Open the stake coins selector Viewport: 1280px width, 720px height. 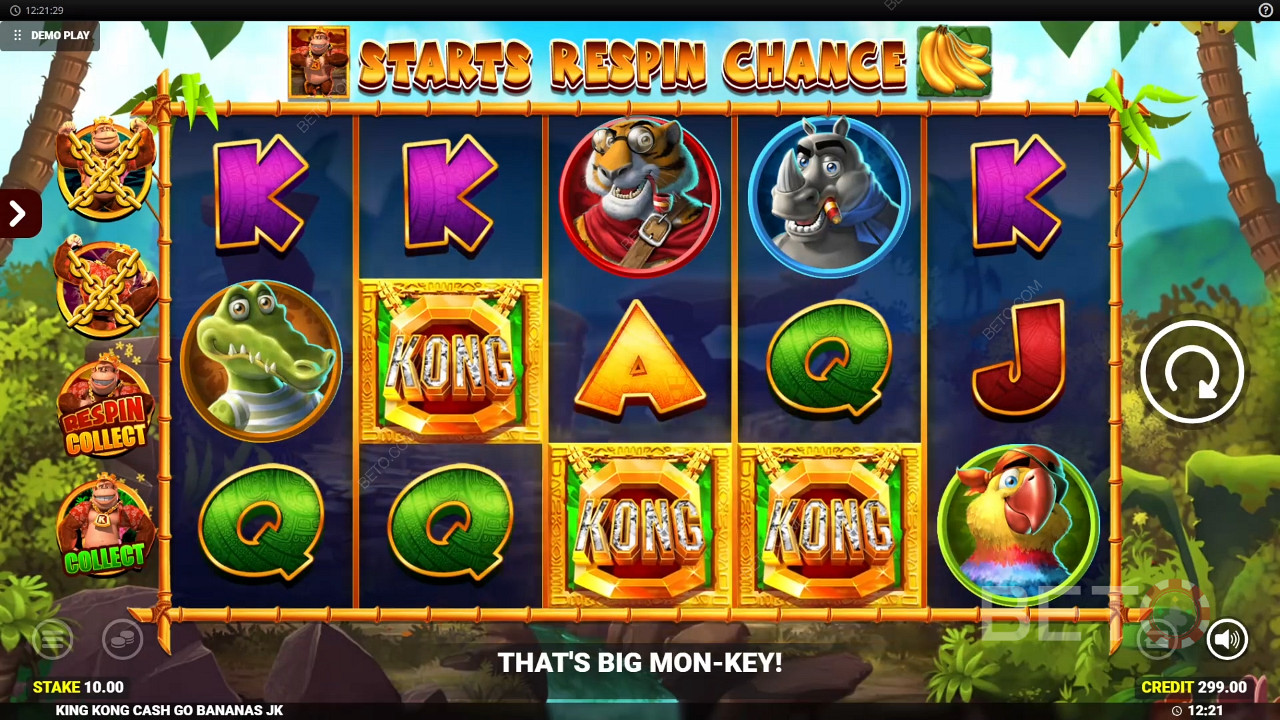click(x=122, y=639)
